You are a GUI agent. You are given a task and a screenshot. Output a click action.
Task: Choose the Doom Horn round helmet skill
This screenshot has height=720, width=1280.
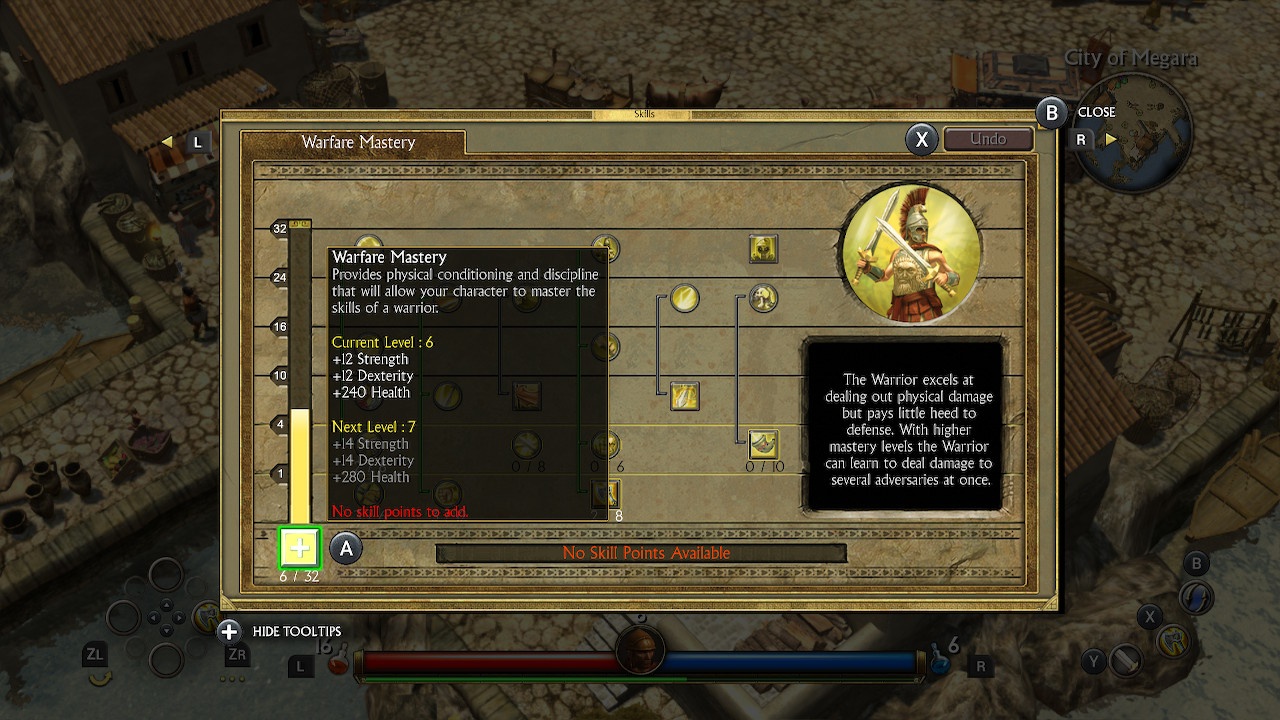tap(763, 298)
